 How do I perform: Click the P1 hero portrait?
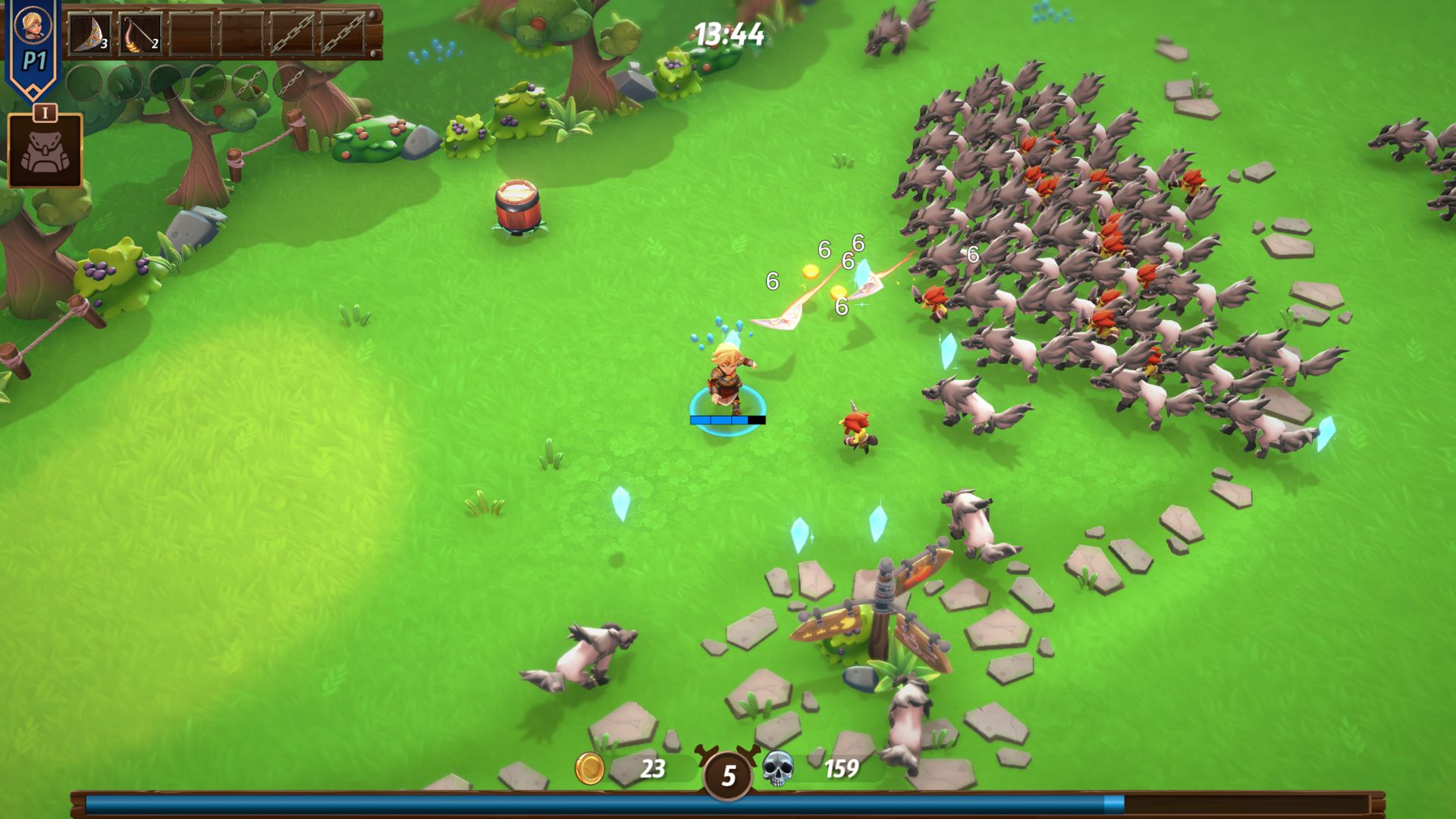tap(33, 25)
